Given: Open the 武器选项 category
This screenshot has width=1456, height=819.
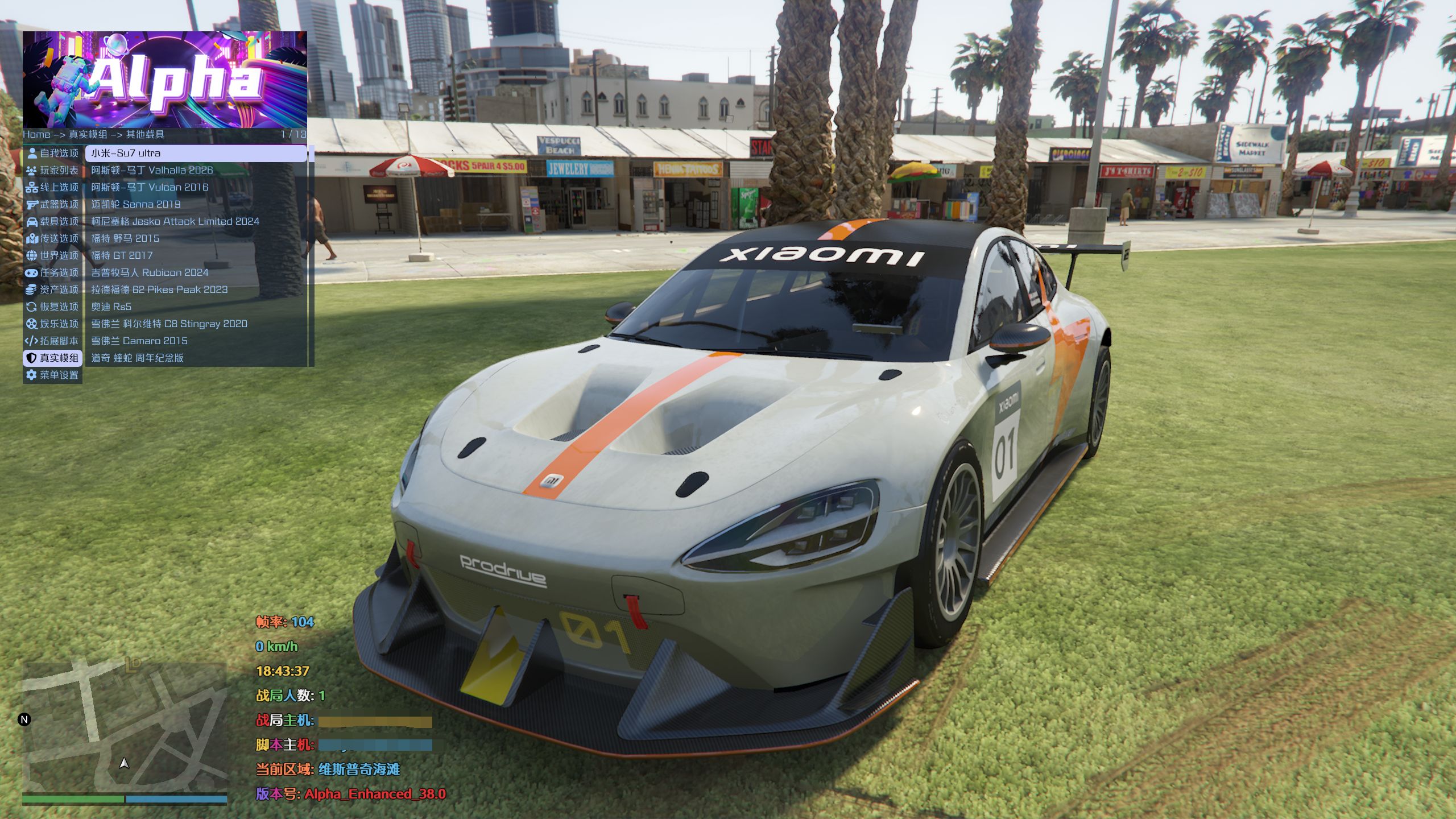Looking at the screenshot, I should (x=53, y=204).
